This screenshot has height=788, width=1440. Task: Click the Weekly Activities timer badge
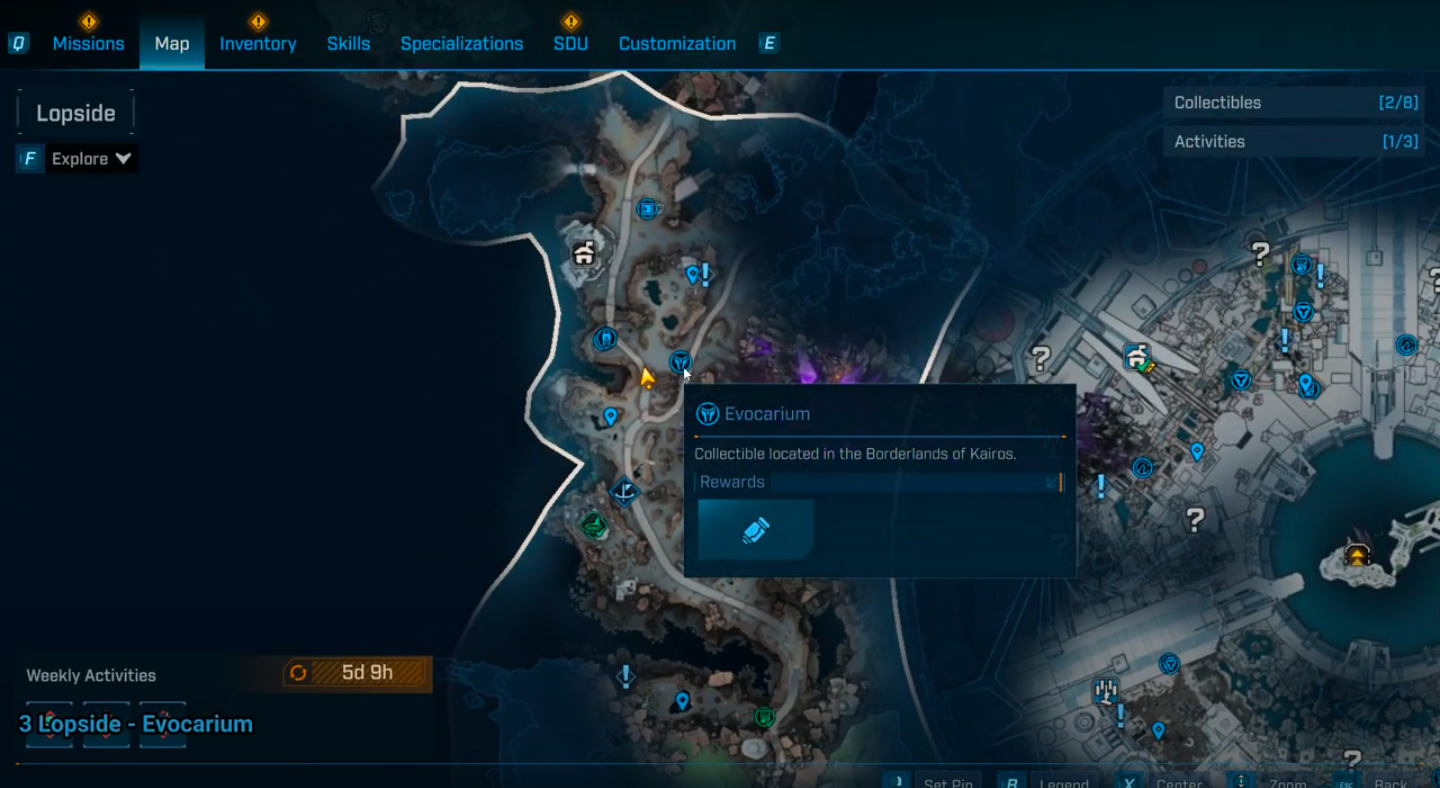pyautogui.click(x=358, y=673)
